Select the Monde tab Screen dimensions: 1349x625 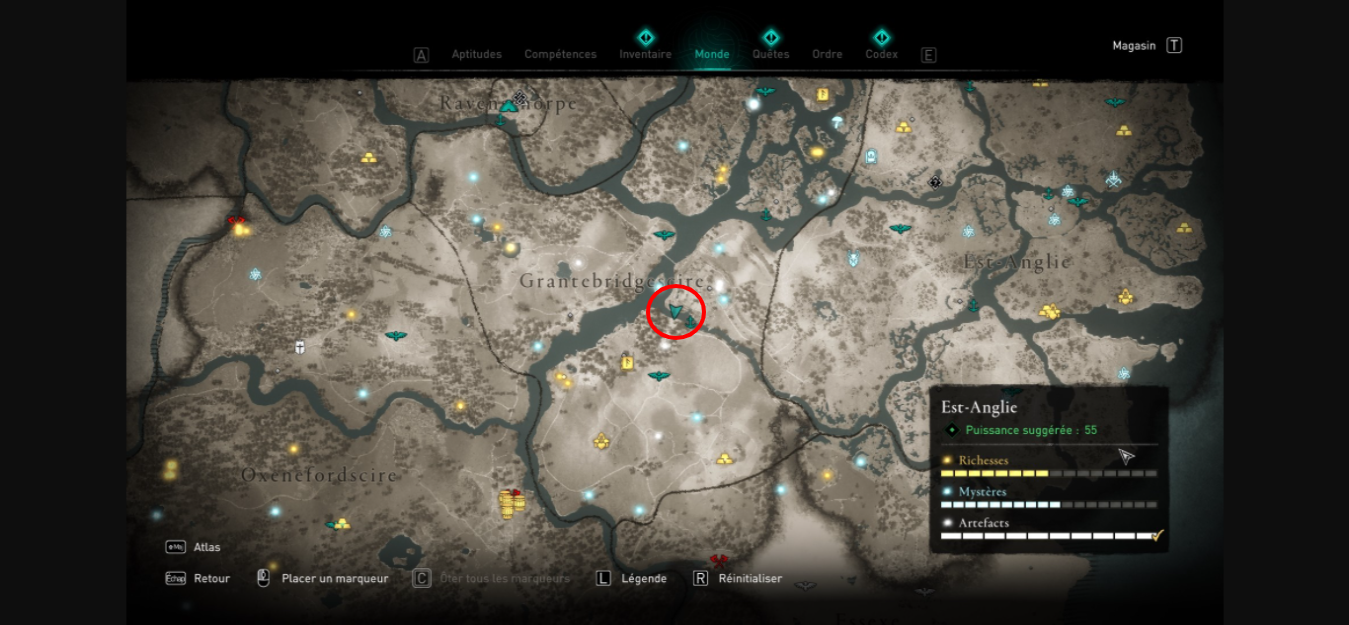[712, 54]
